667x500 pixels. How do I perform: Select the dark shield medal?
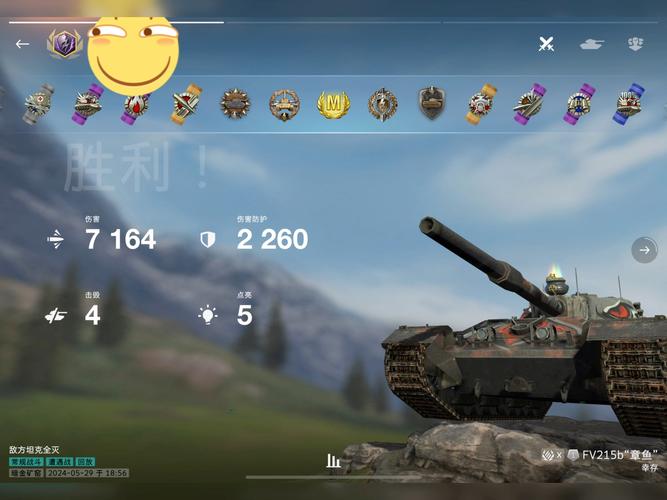click(431, 103)
